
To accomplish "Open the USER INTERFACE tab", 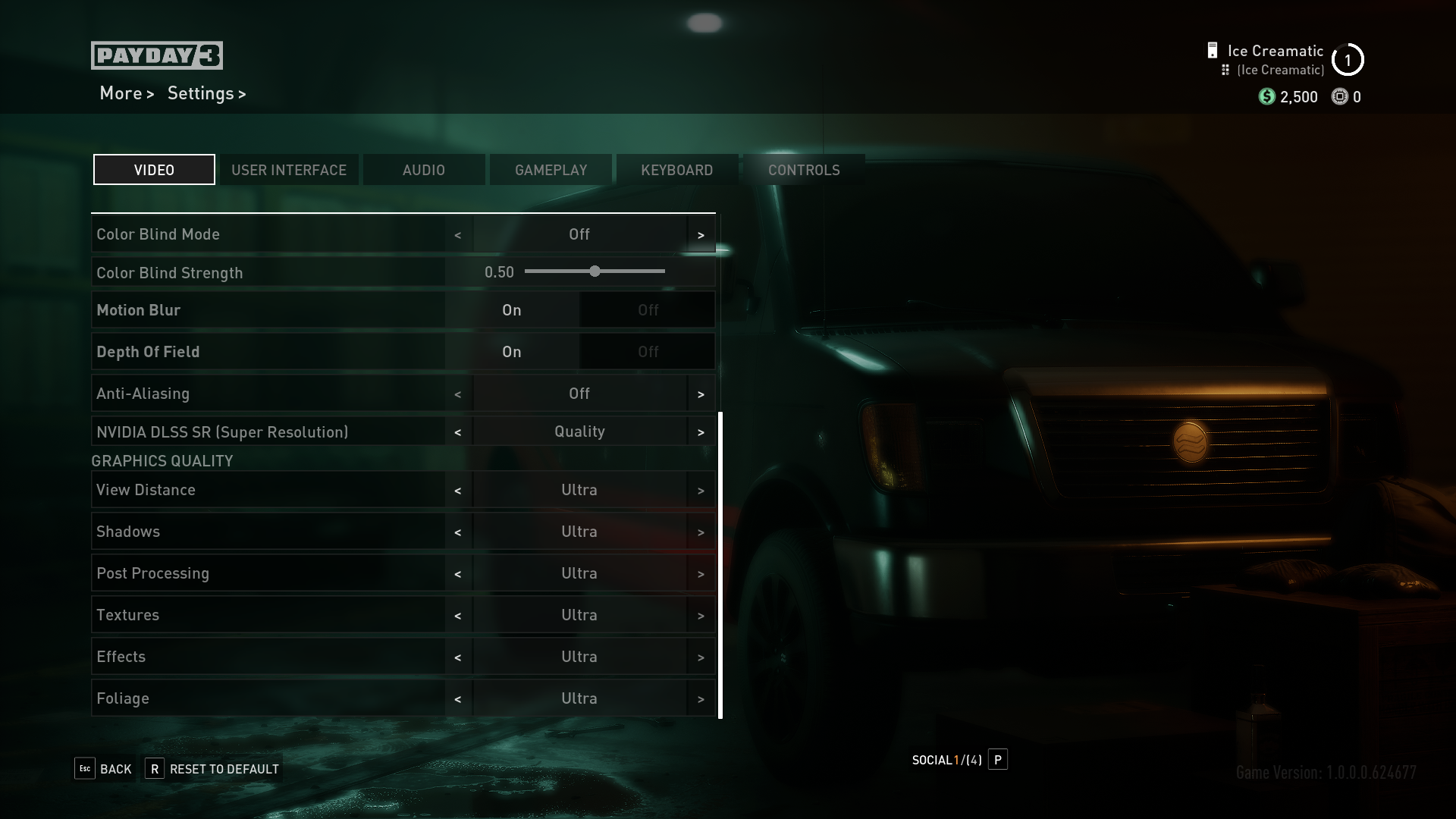I will [x=289, y=169].
